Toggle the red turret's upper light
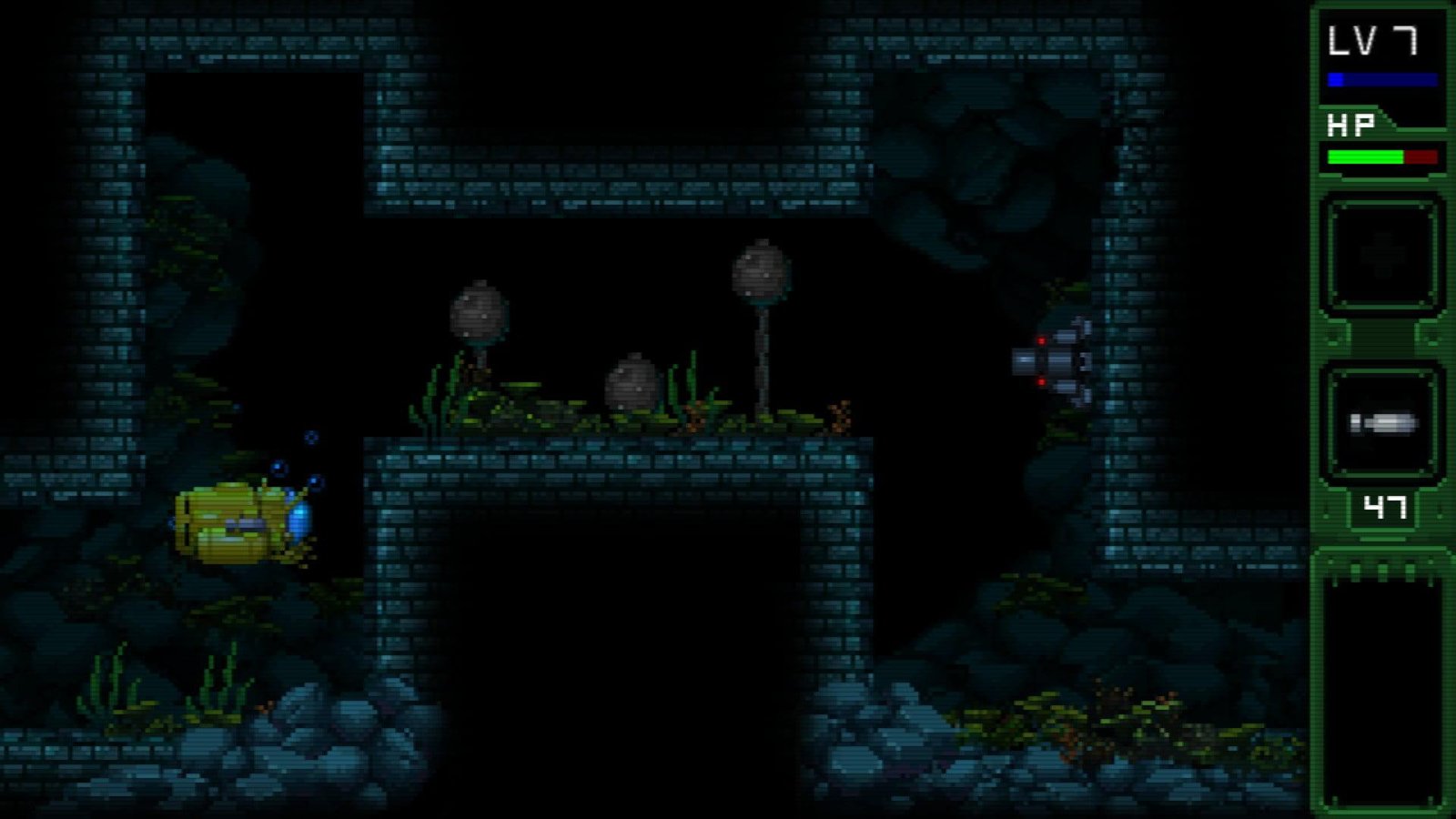The width and height of the screenshot is (1456, 819). 1040,339
